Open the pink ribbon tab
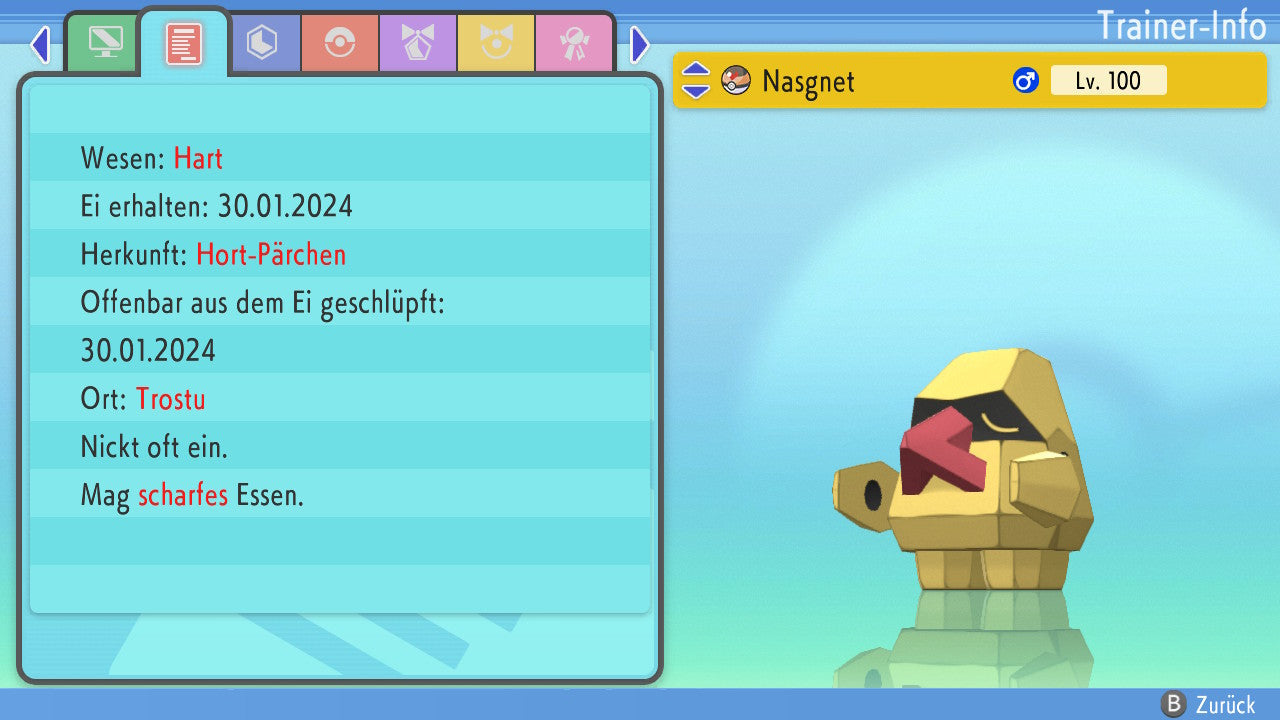The height and width of the screenshot is (720, 1280). (574, 43)
